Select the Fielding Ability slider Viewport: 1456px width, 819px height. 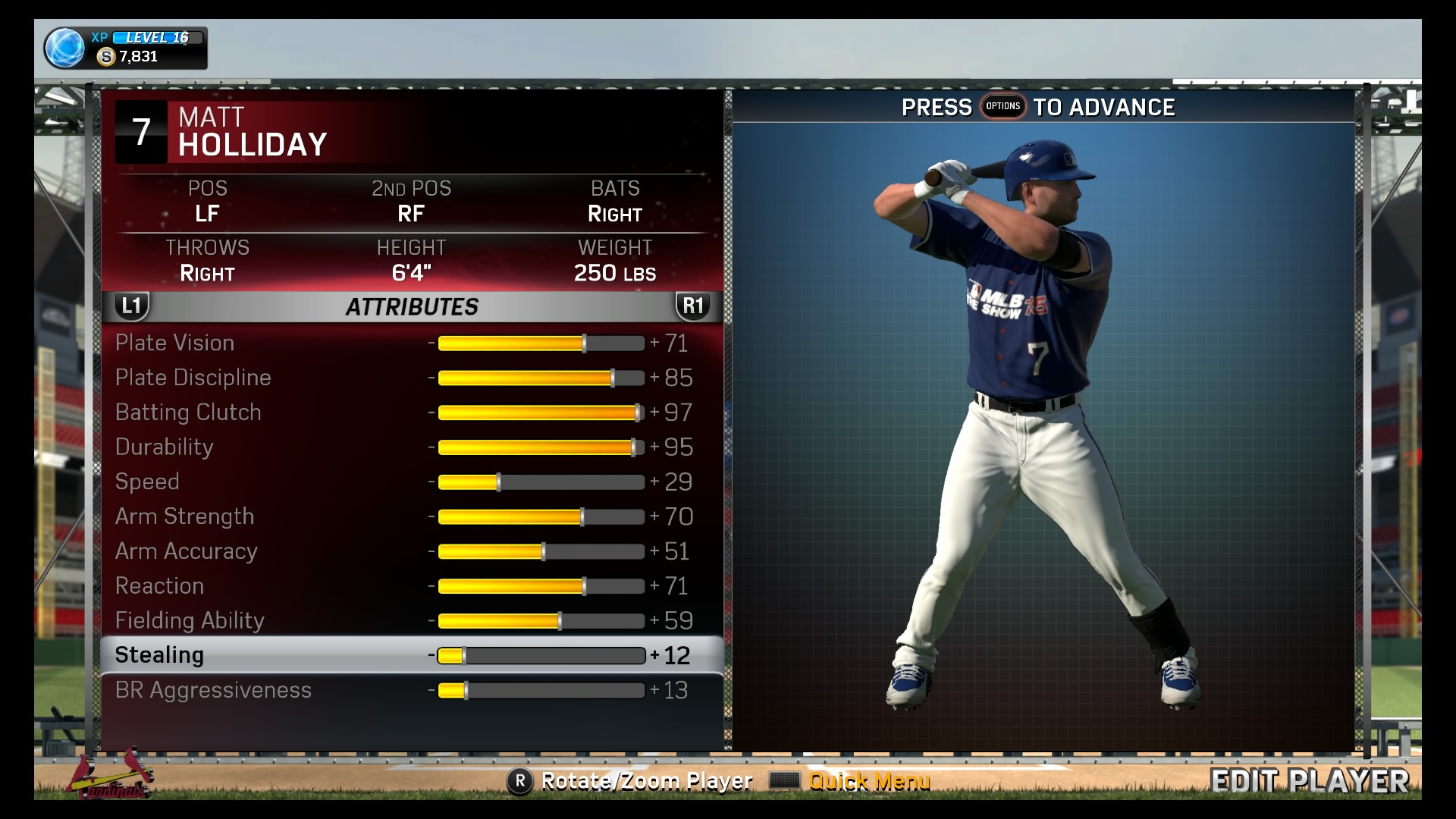[x=541, y=621]
